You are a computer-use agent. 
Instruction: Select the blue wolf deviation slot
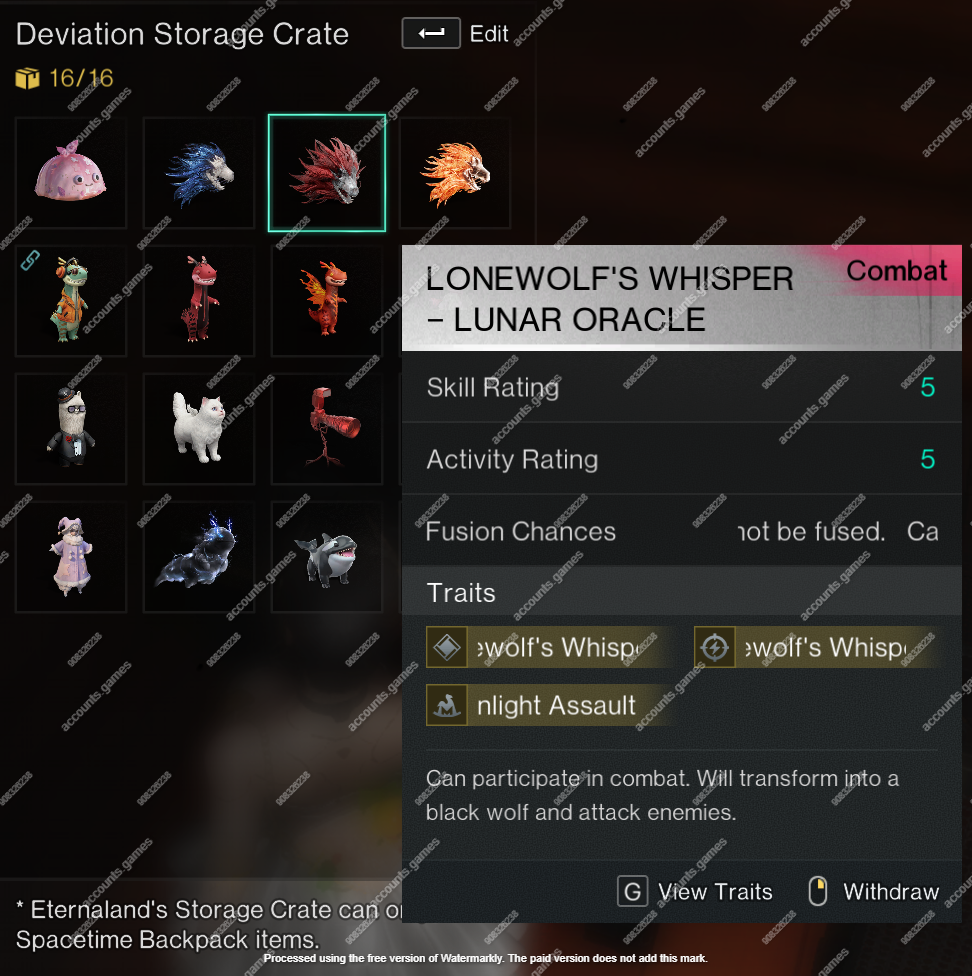(x=199, y=173)
